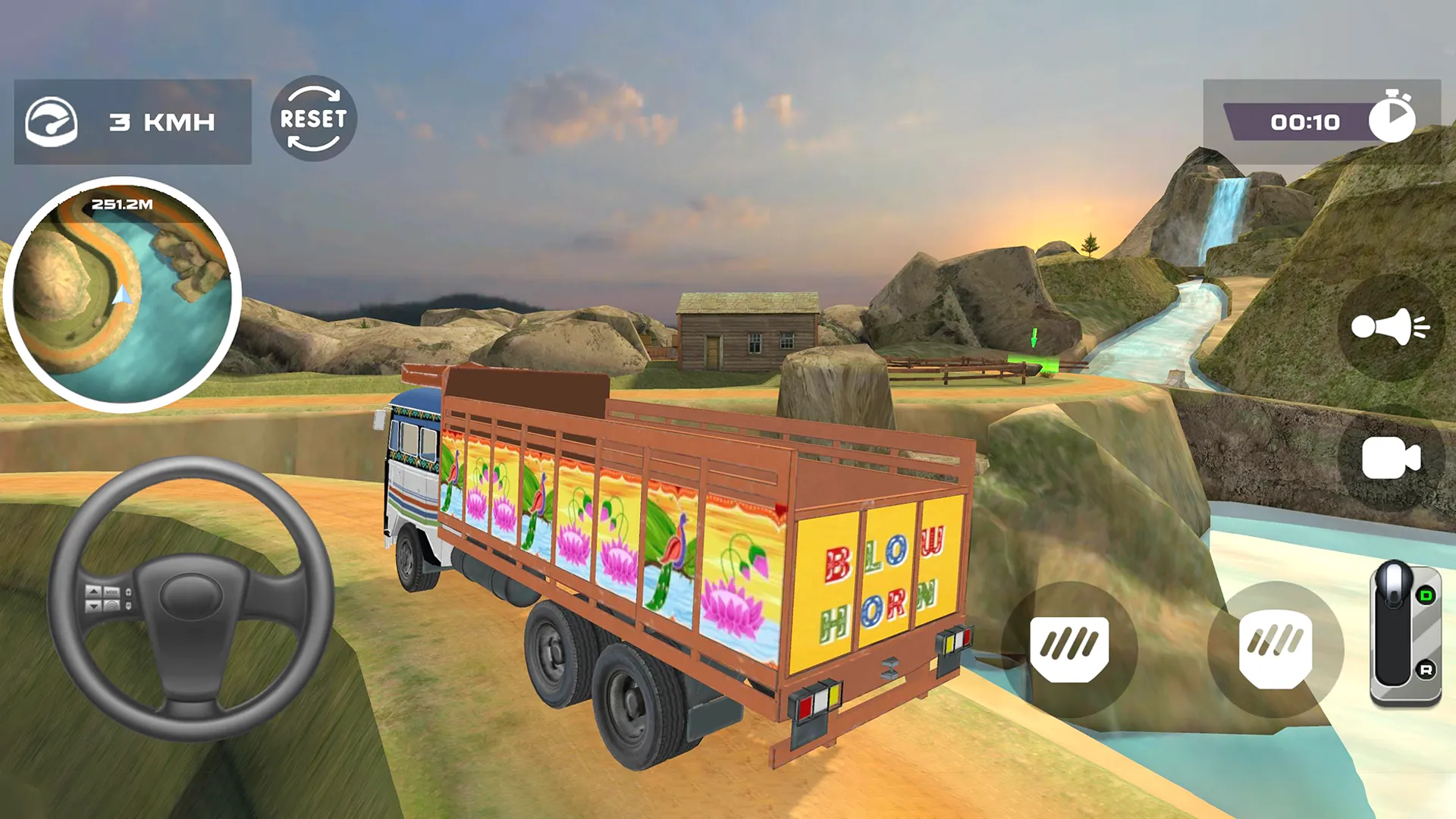This screenshot has width=1456, height=819.
Task: Tap the RESET button
Action: click(x=313, y=118)
